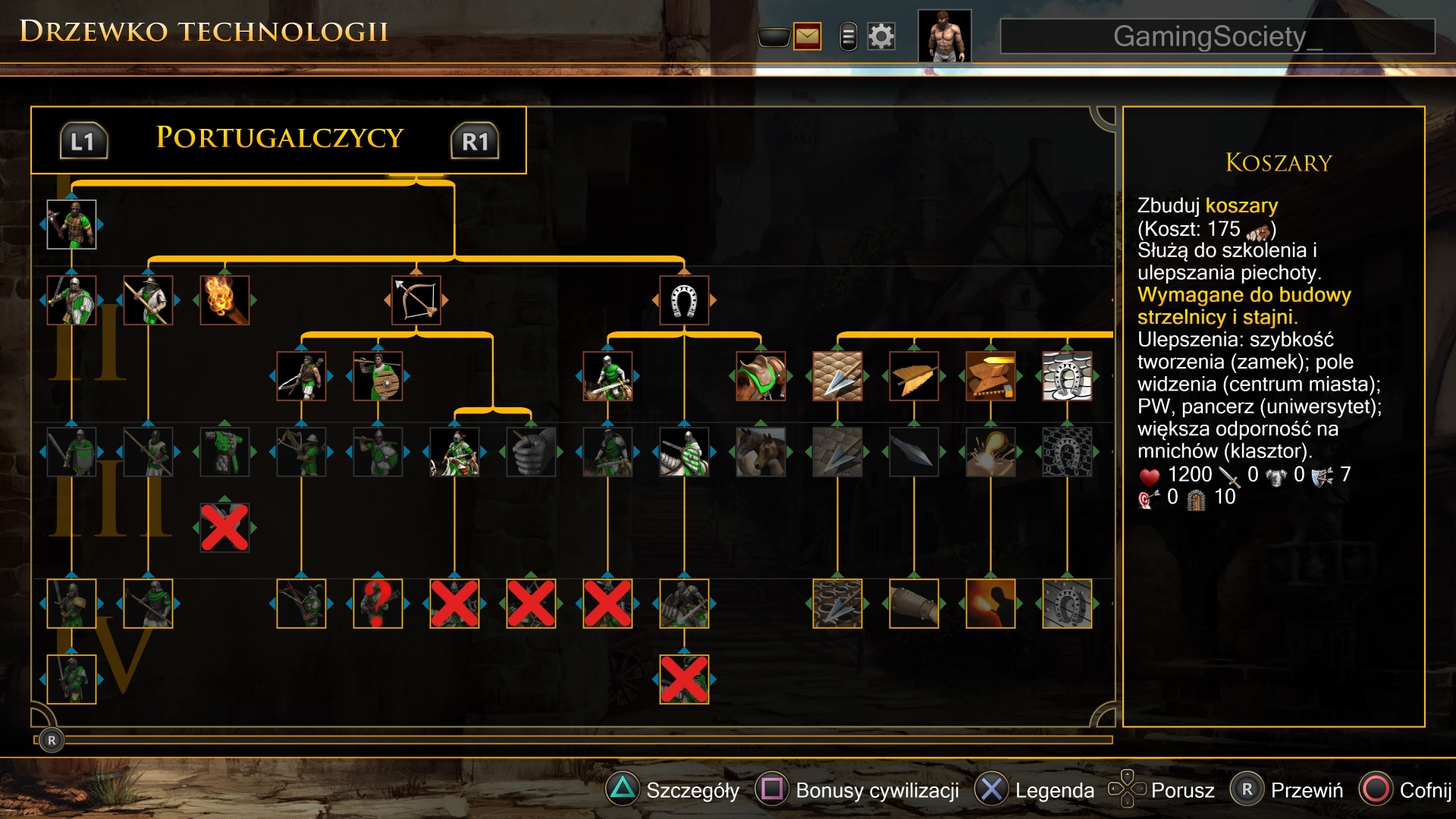Open the list menu icon beside the gear

[x=849, y=36]
